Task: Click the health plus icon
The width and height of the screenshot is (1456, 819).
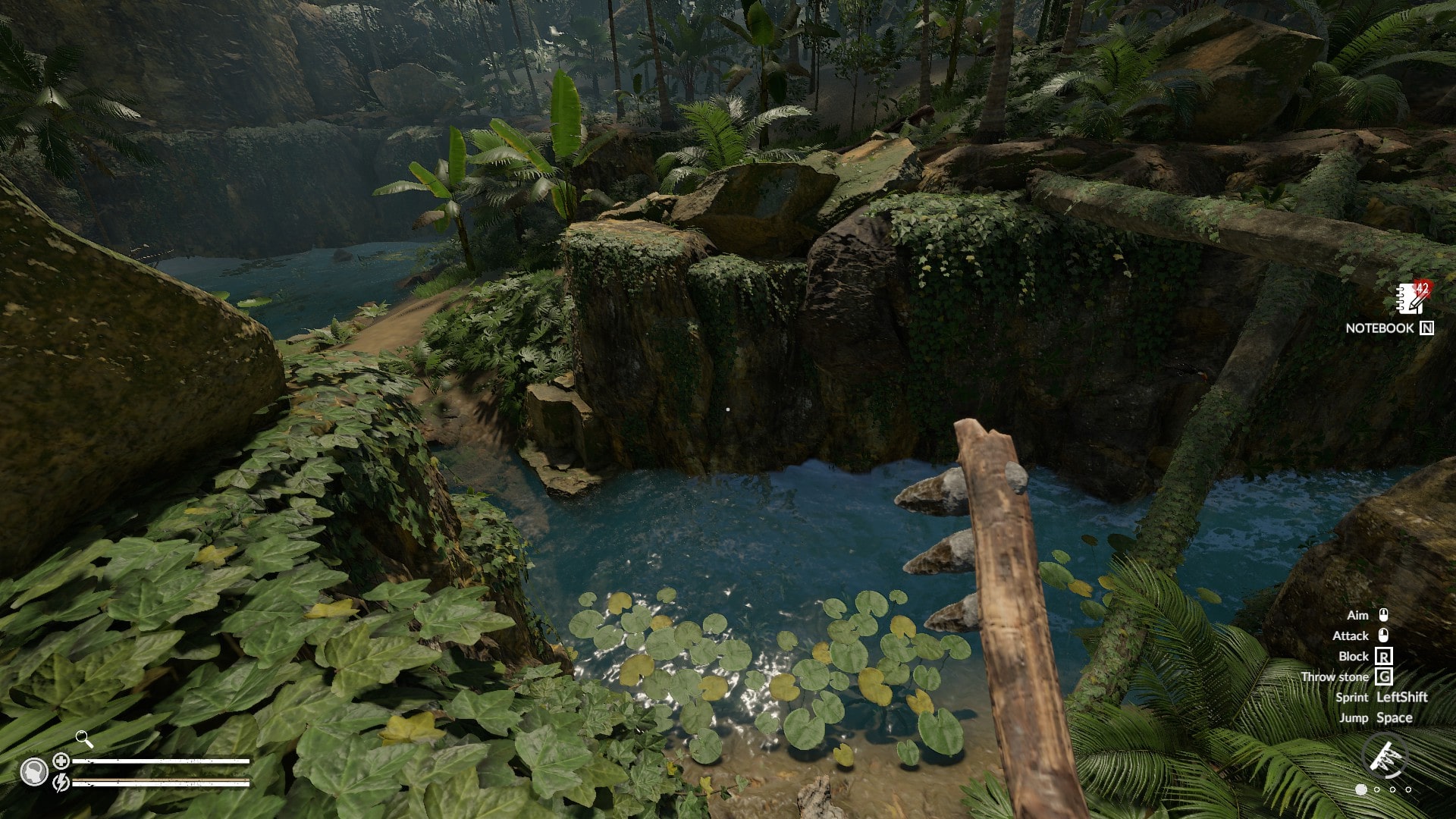Action: tap(61, 761)
